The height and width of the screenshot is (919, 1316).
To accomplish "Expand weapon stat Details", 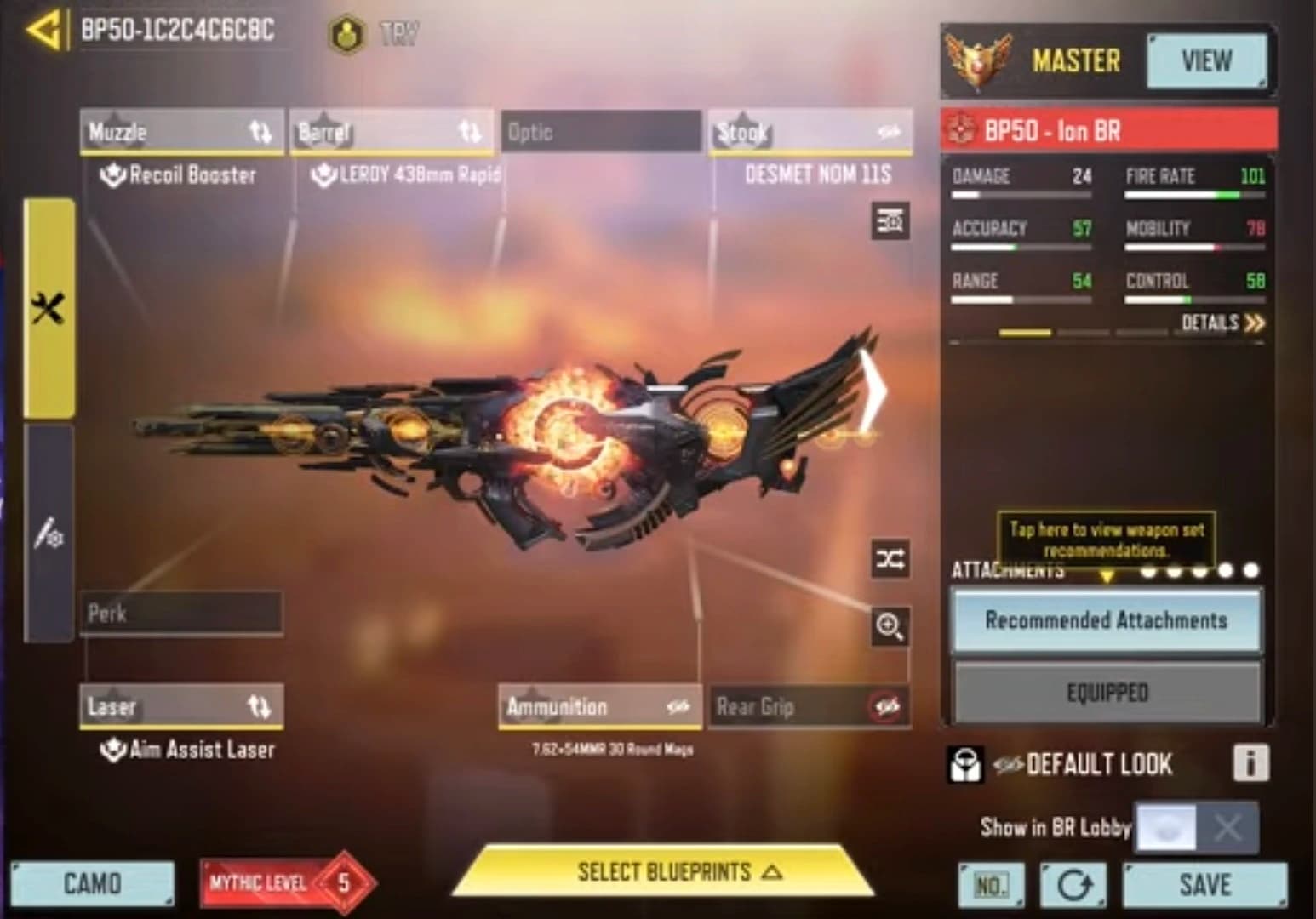I will click(1222, 323).
